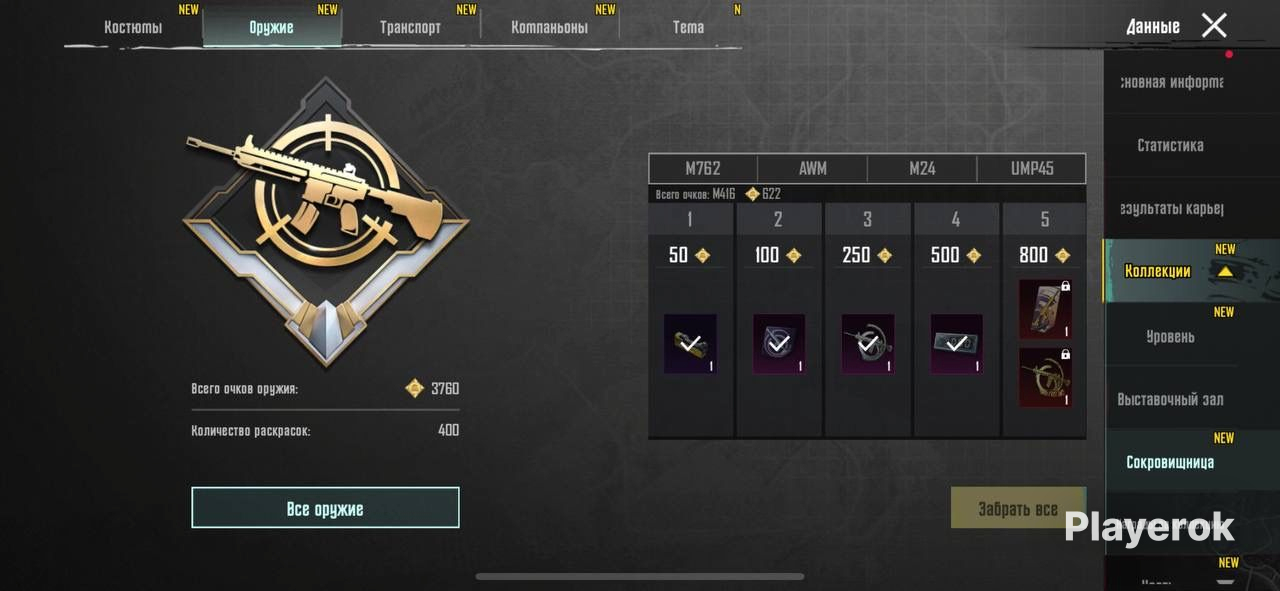This screenshot has width=1280, height=591.
Task: Select the Оружие tab
Action: click(271, 27)
